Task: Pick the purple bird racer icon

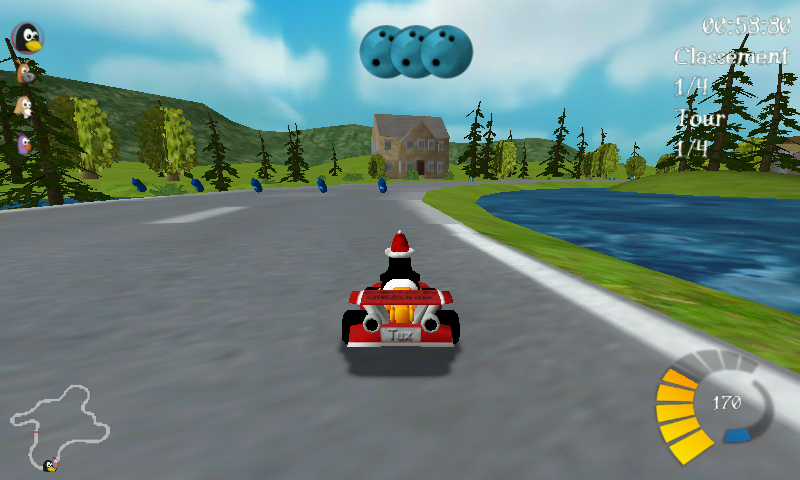Action: click(24, 142)
